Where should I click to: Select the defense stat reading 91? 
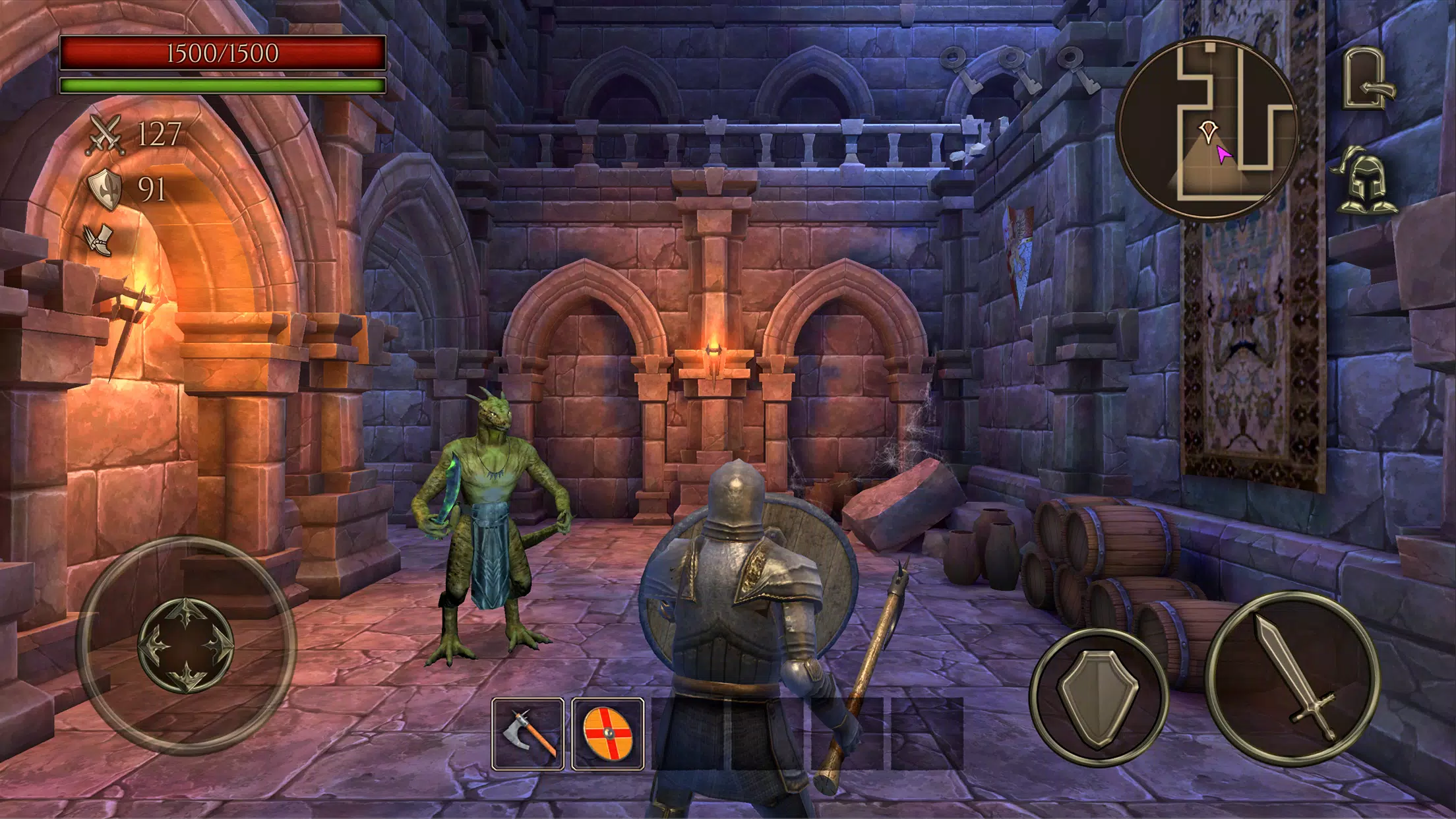[x=152, y=190]
